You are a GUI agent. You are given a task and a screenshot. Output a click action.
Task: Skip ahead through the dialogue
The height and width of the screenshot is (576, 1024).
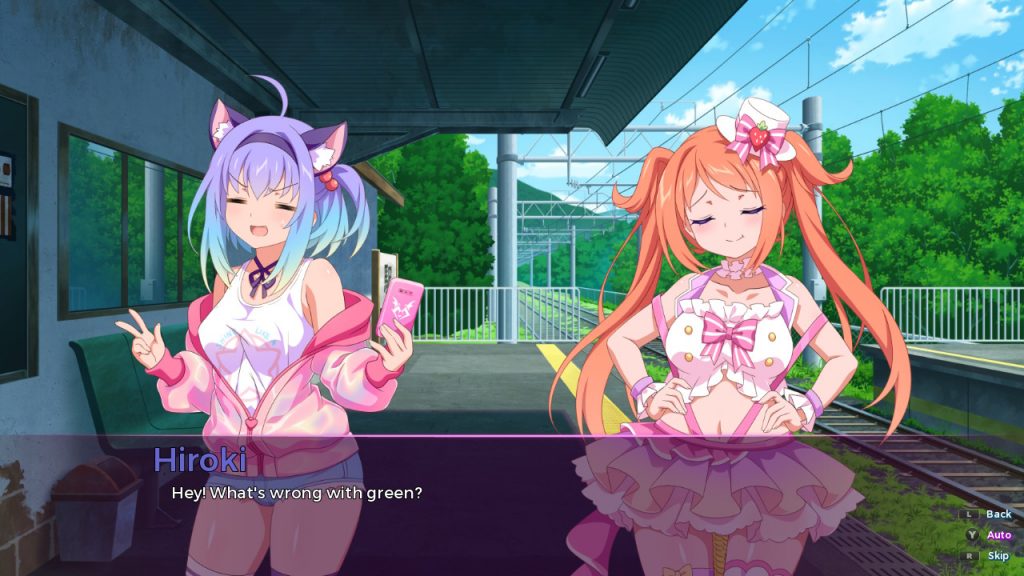click(x=998, y=556)
